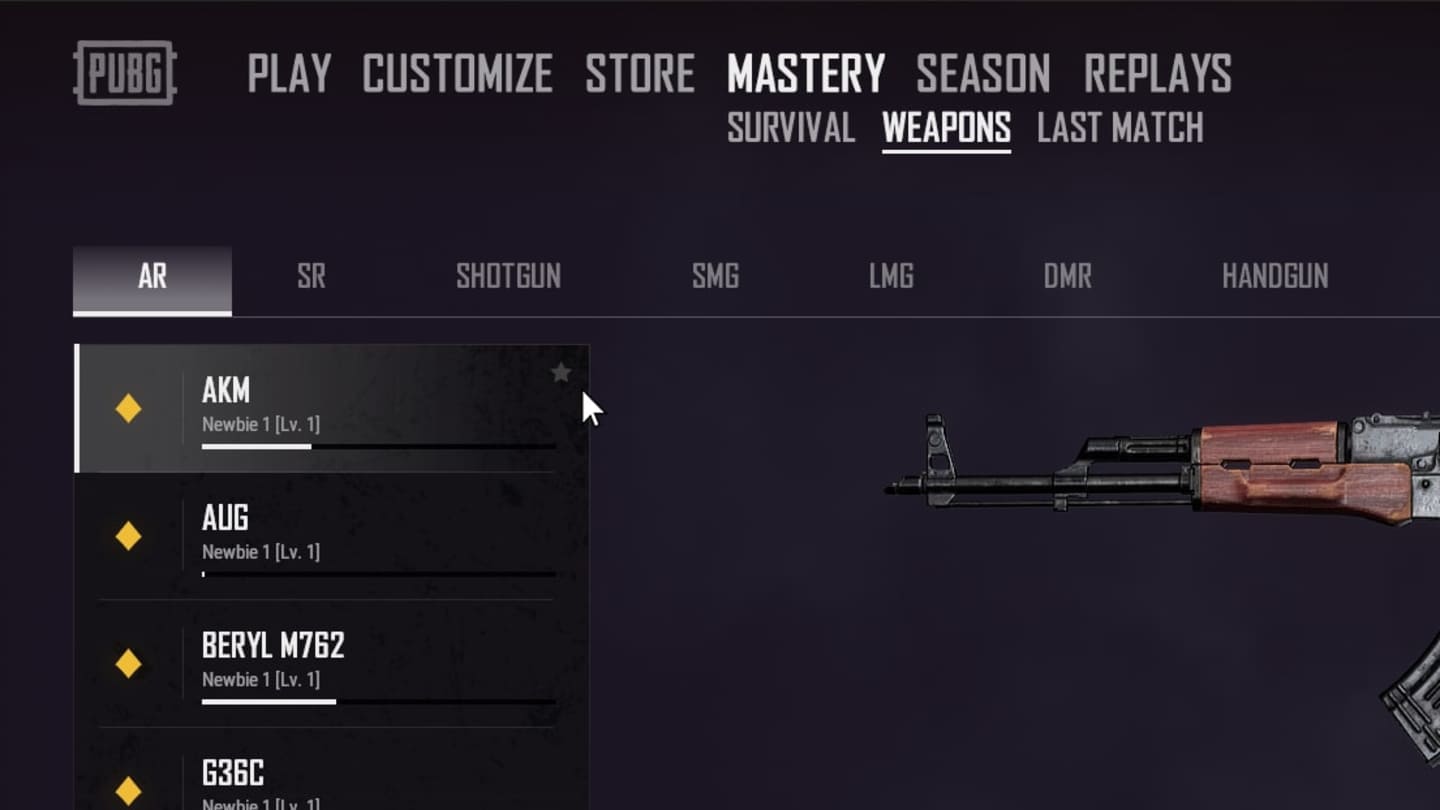Screen dimensions: 1440x810
Task: Select the AUG weapon row
Action: [330, 536]
